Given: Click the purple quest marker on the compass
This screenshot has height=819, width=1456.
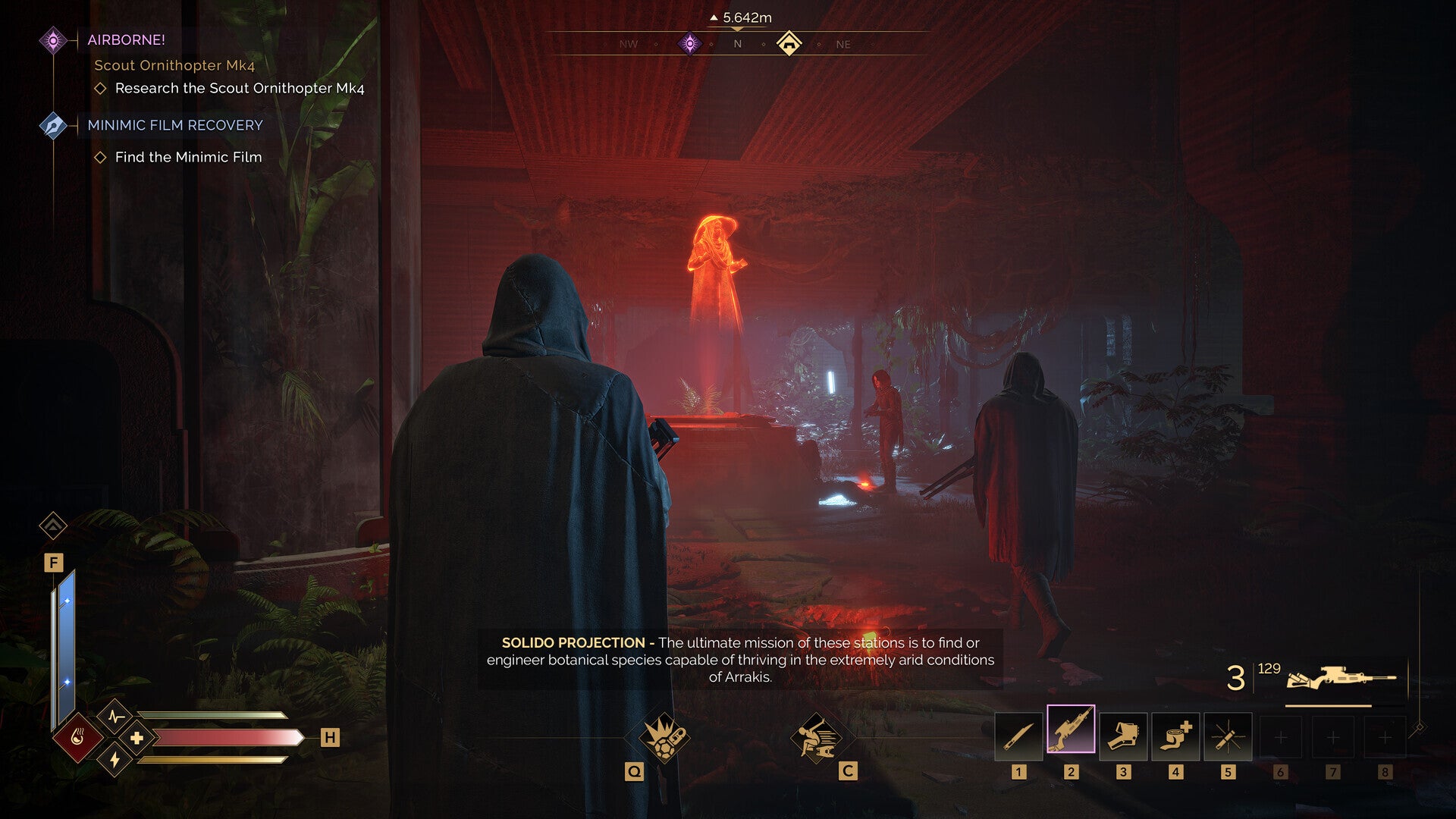Looking at the screenshot, I should coord(689,43).
